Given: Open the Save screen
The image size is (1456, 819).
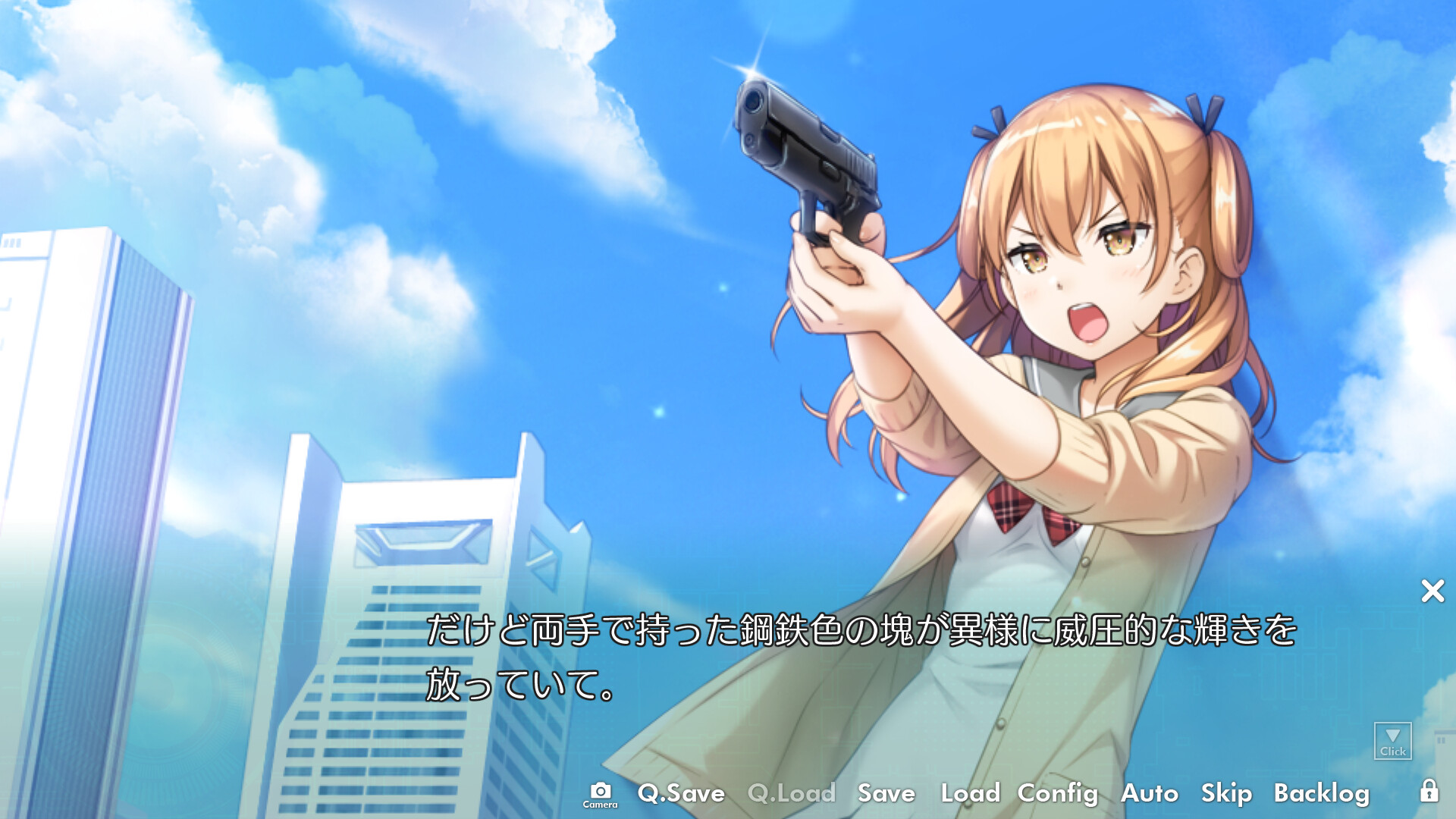Looking at the screenshot, I should (886, 794).
